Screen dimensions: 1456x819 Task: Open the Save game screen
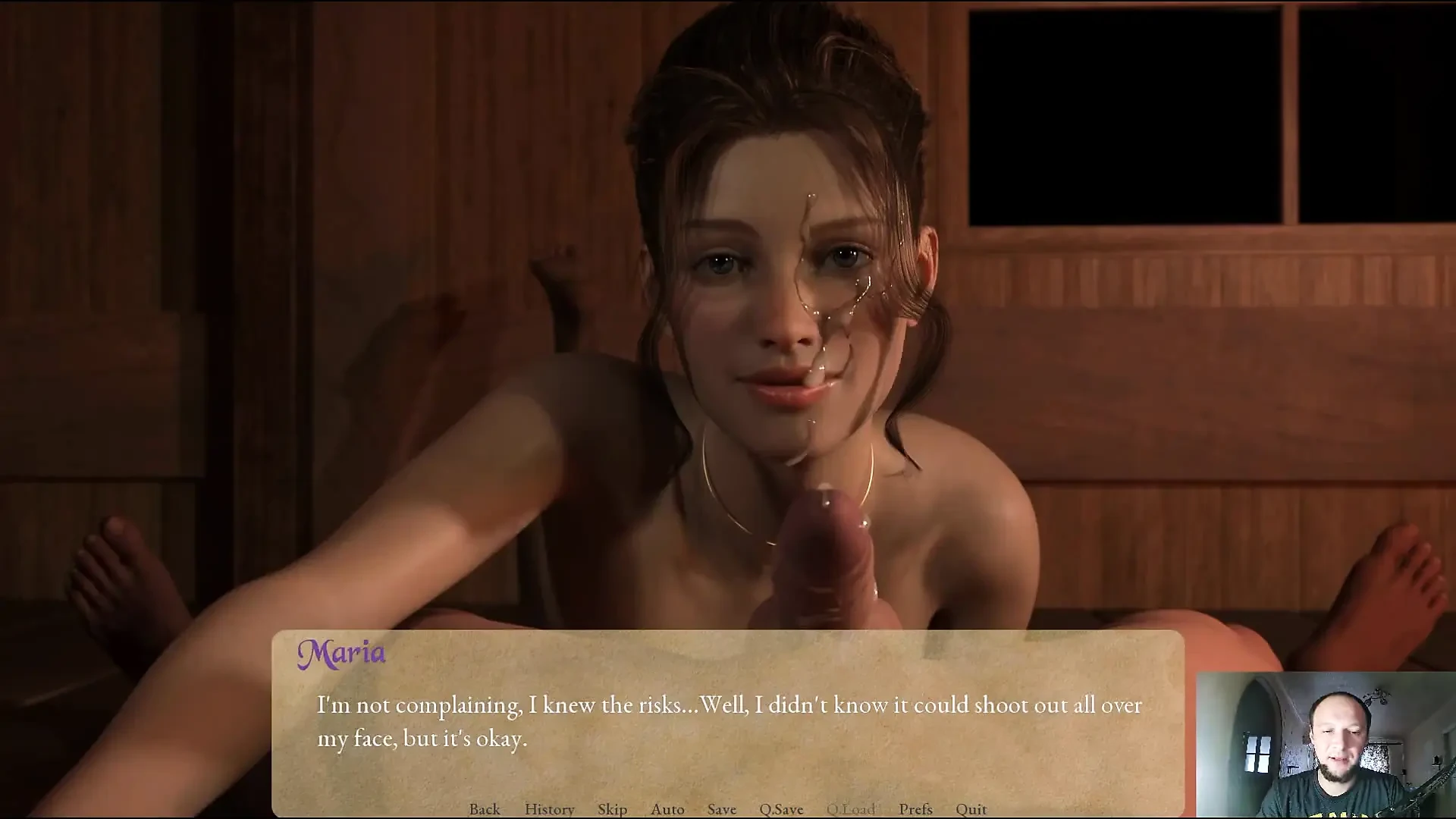pyautogui.click(x=721, y=809)
